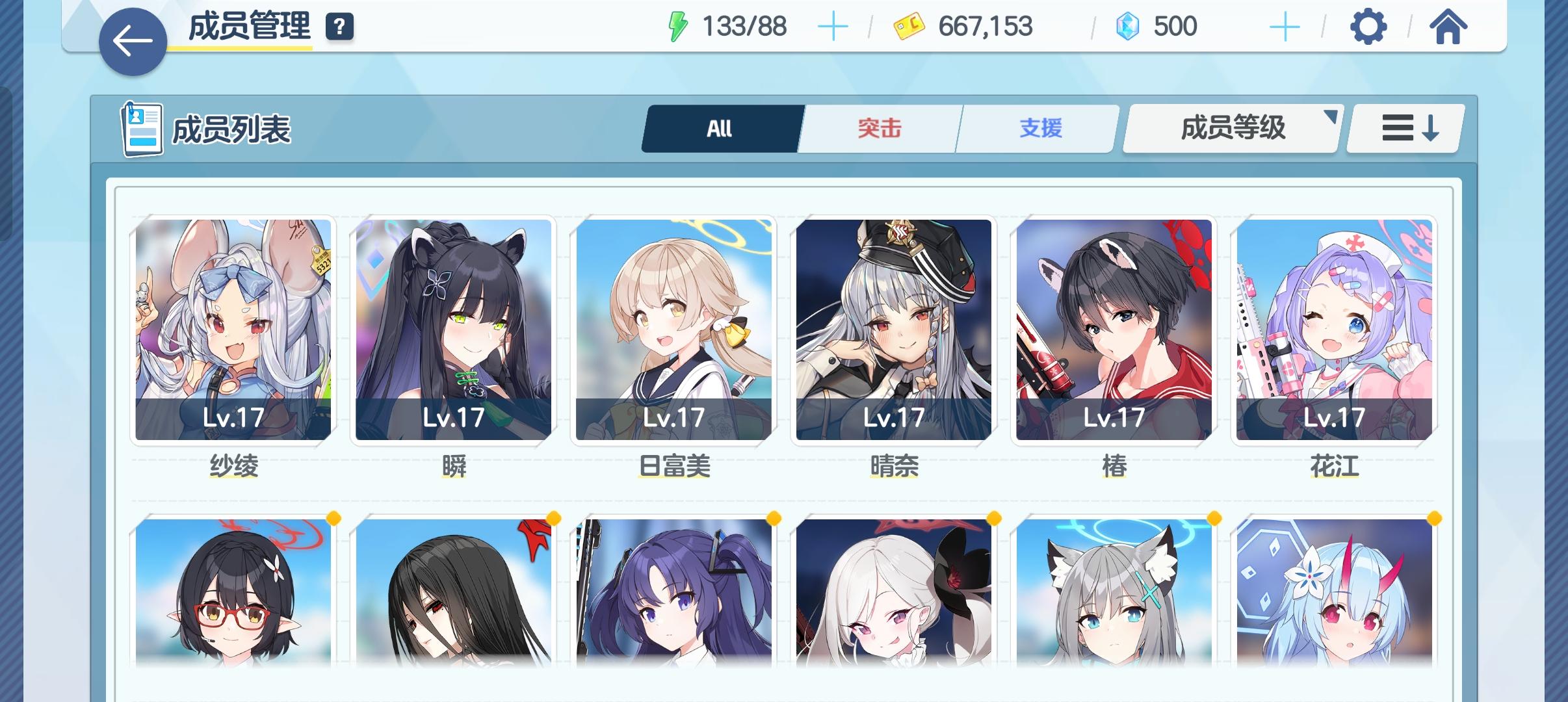Switch to the 突击 tab
Image resolution: width=1568 pixels, height=702 pixels.
point(880,128)
